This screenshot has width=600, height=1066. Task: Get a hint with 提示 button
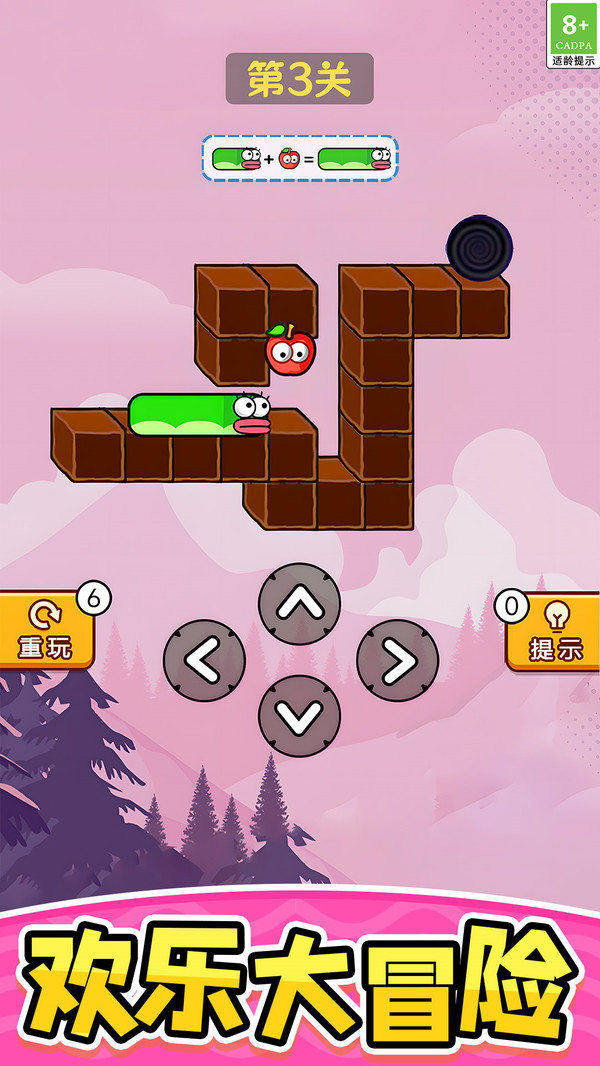point(556,632)
